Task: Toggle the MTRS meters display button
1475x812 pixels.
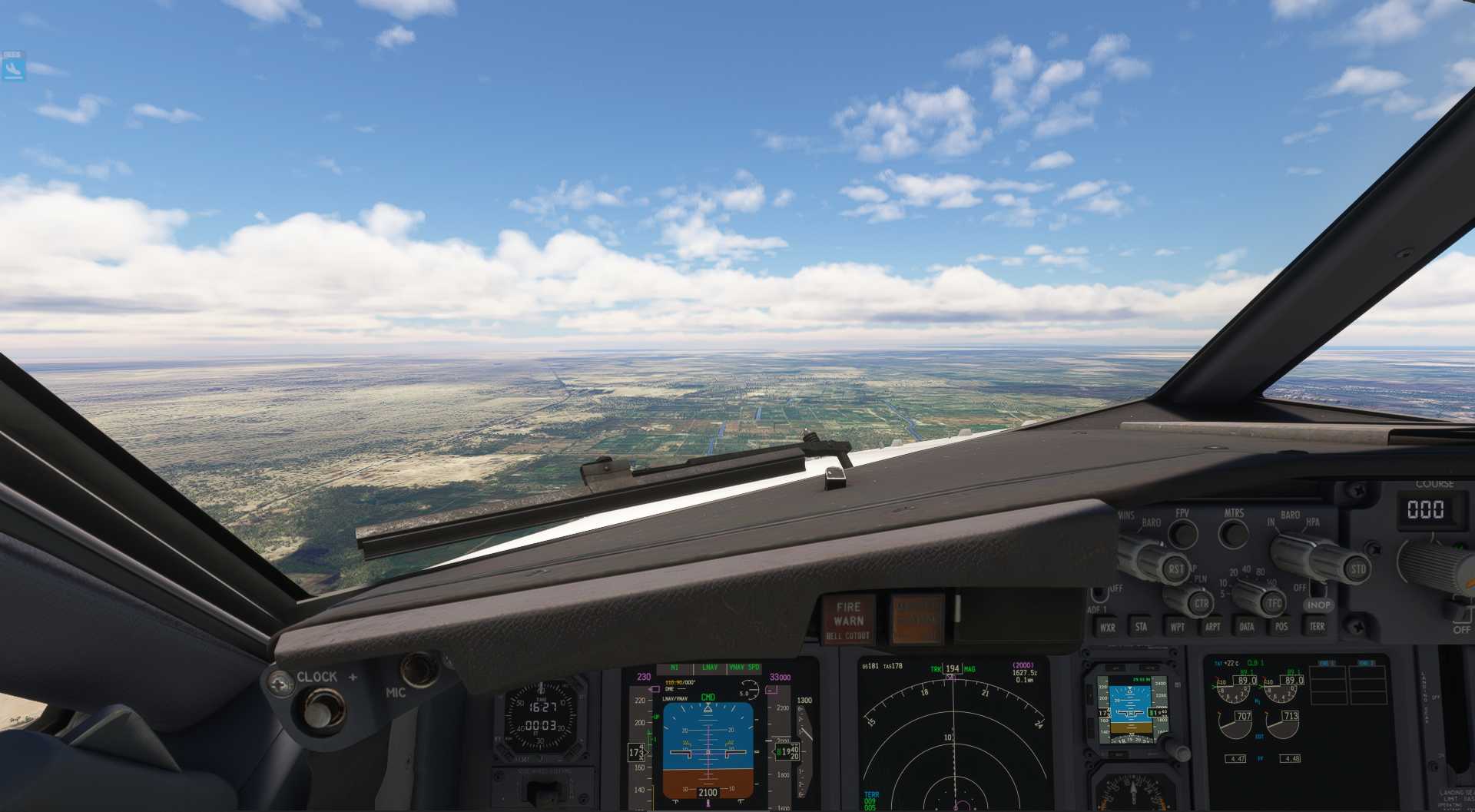Action: pos(1235,533)
